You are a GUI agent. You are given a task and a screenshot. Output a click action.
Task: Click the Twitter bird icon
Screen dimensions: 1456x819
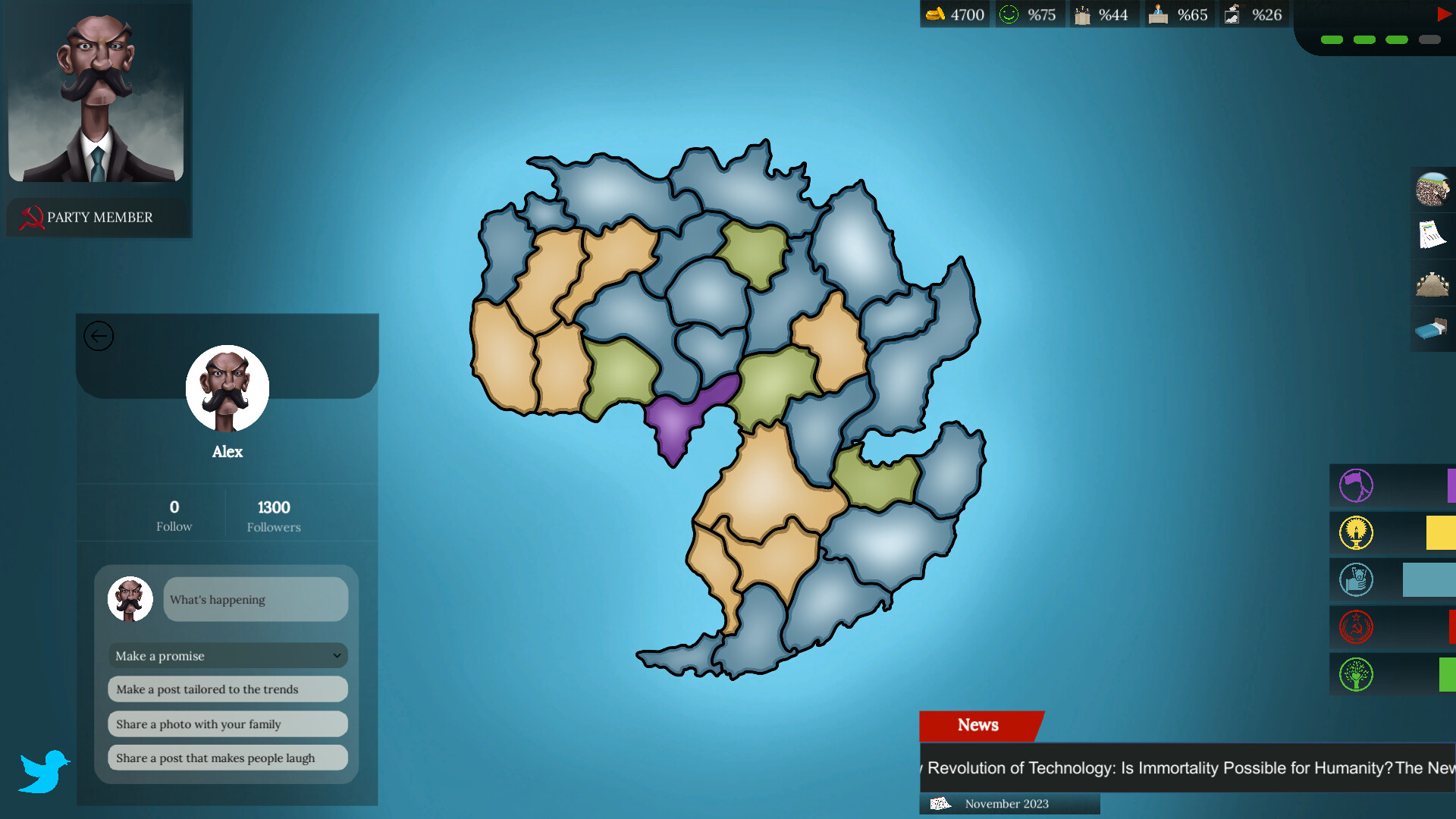coord(44,770)
